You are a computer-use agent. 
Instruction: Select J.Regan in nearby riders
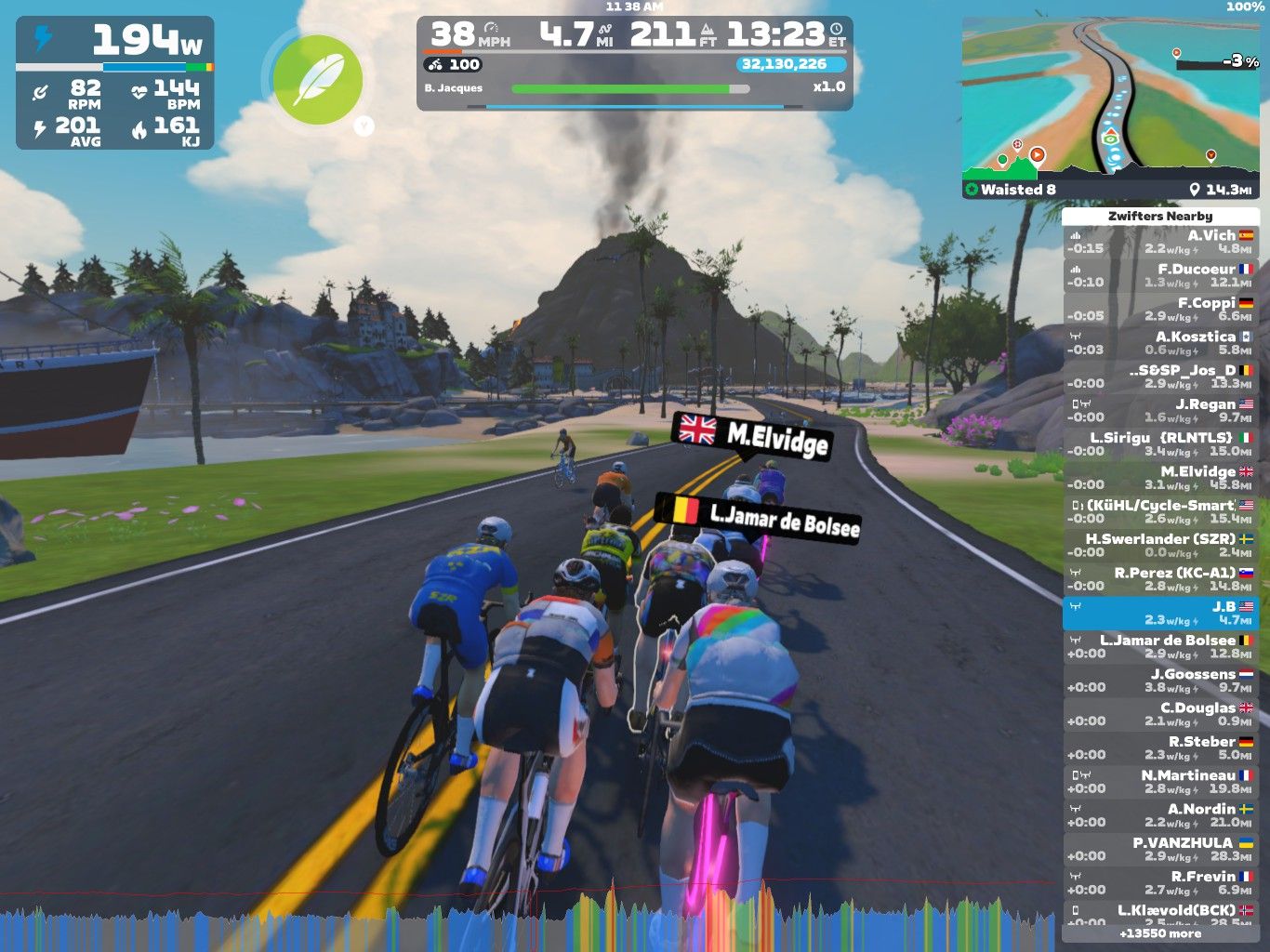coord(1160,411)
